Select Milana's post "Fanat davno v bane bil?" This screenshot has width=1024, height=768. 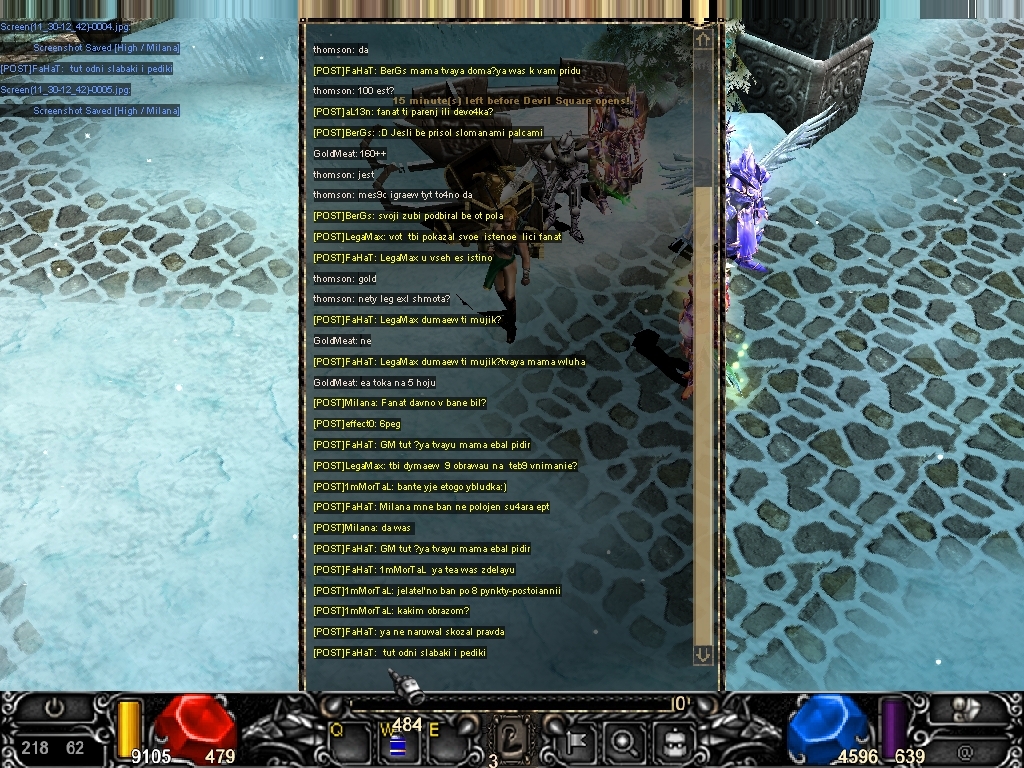[399, 403]
